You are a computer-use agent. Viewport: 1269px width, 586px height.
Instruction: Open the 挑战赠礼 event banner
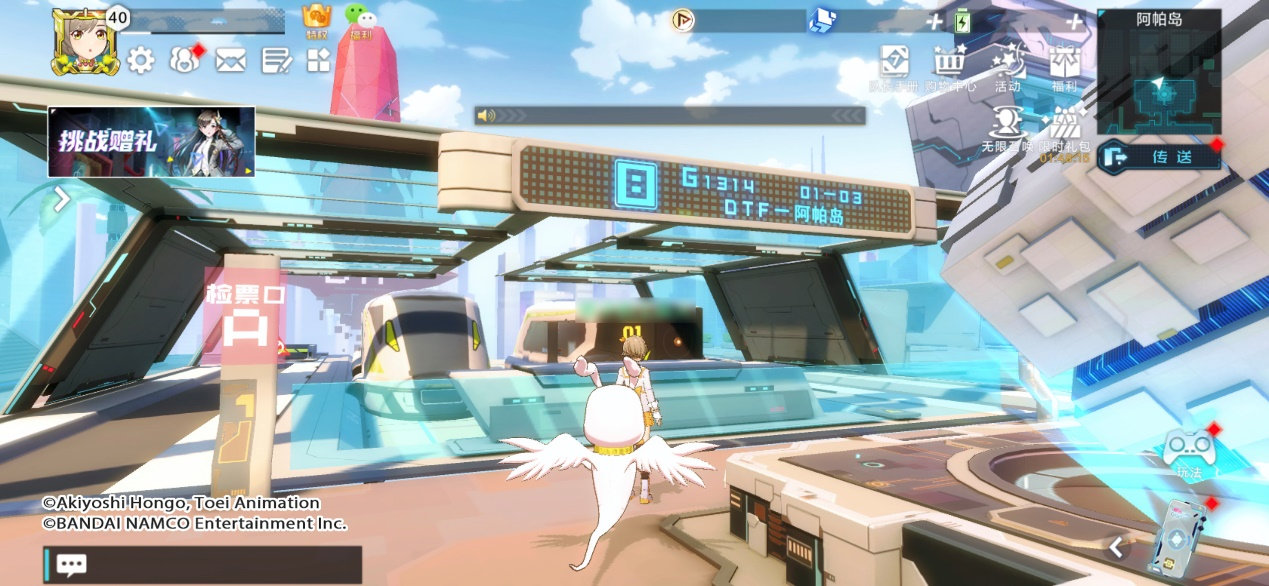[x=151, y=141]
